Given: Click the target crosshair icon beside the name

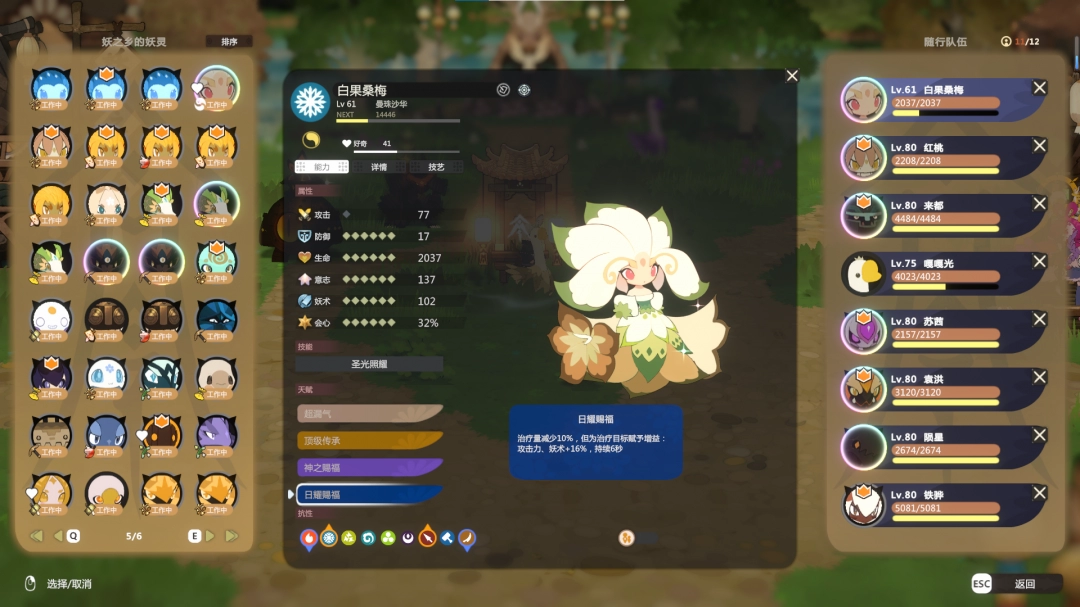Looking at the screenshot, I should [524, 90].
